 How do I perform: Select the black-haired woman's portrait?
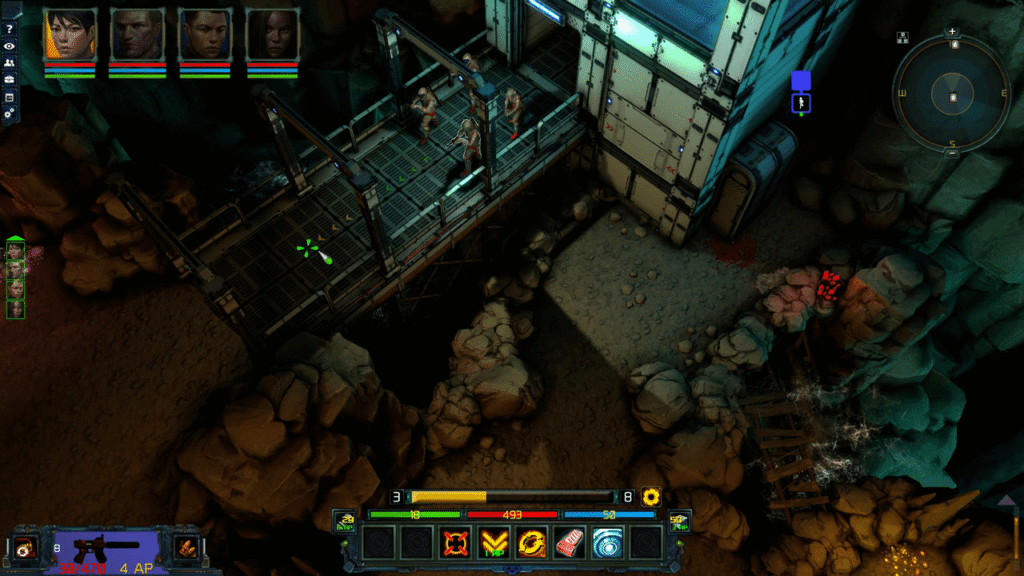point(69,35)
